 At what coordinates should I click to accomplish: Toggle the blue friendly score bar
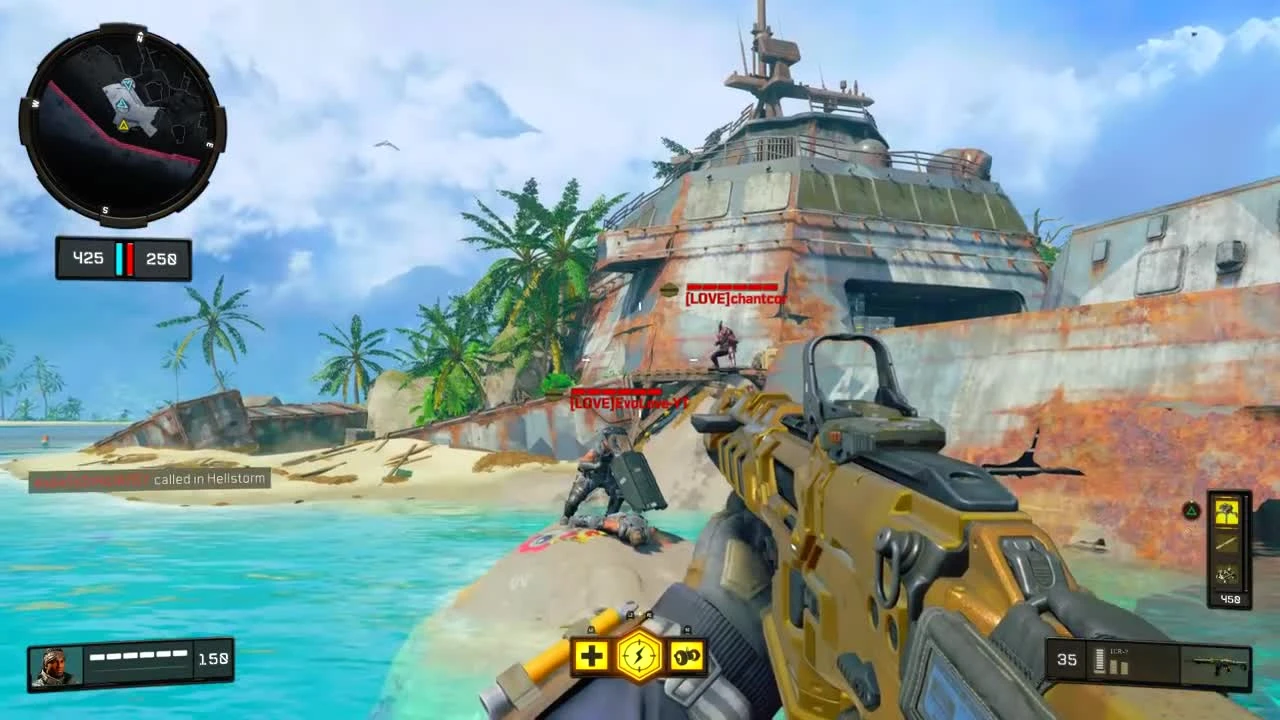(x=121, y=258)
